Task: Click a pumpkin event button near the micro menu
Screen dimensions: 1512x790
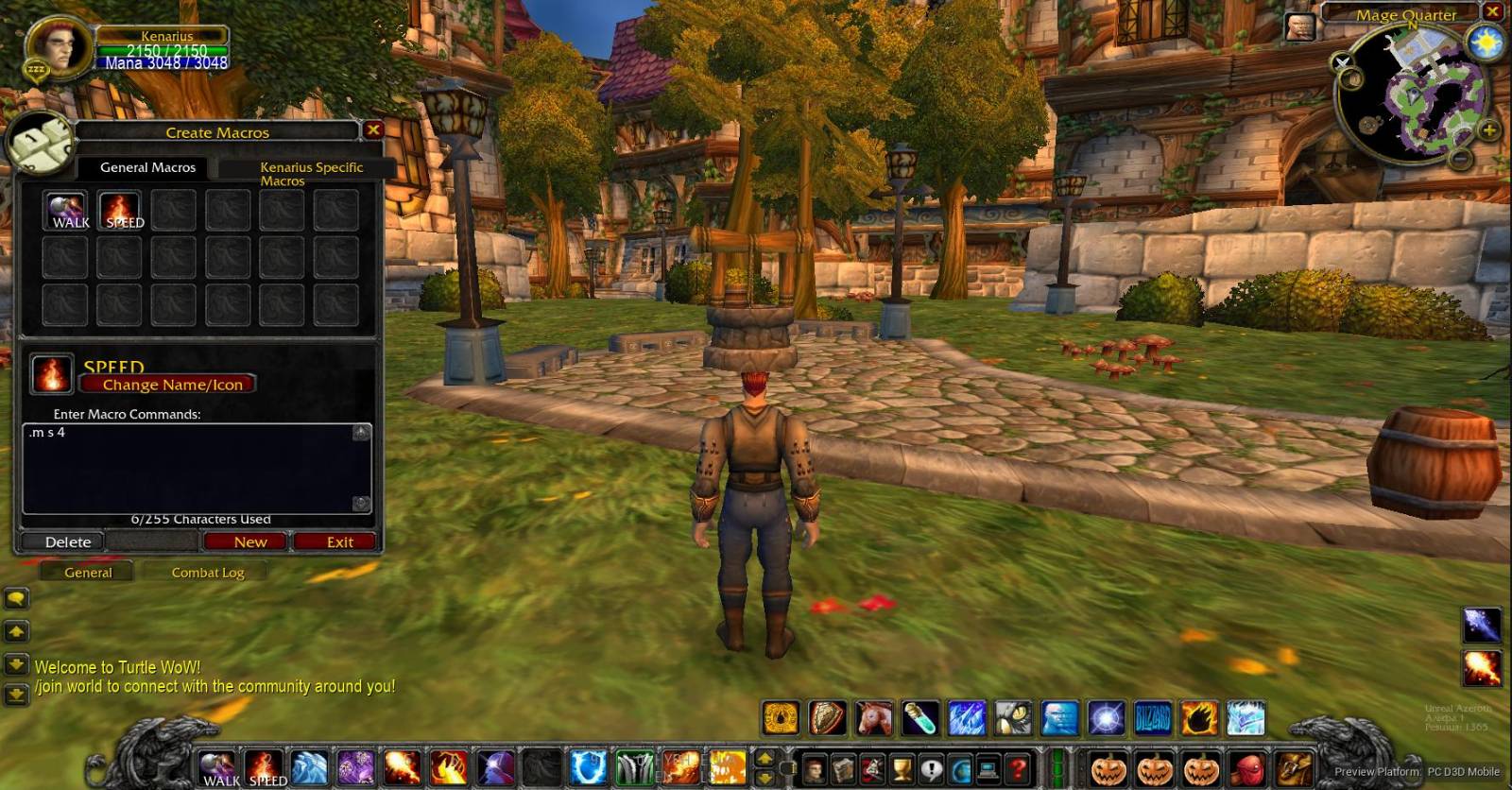Action: click(1106, 767)
